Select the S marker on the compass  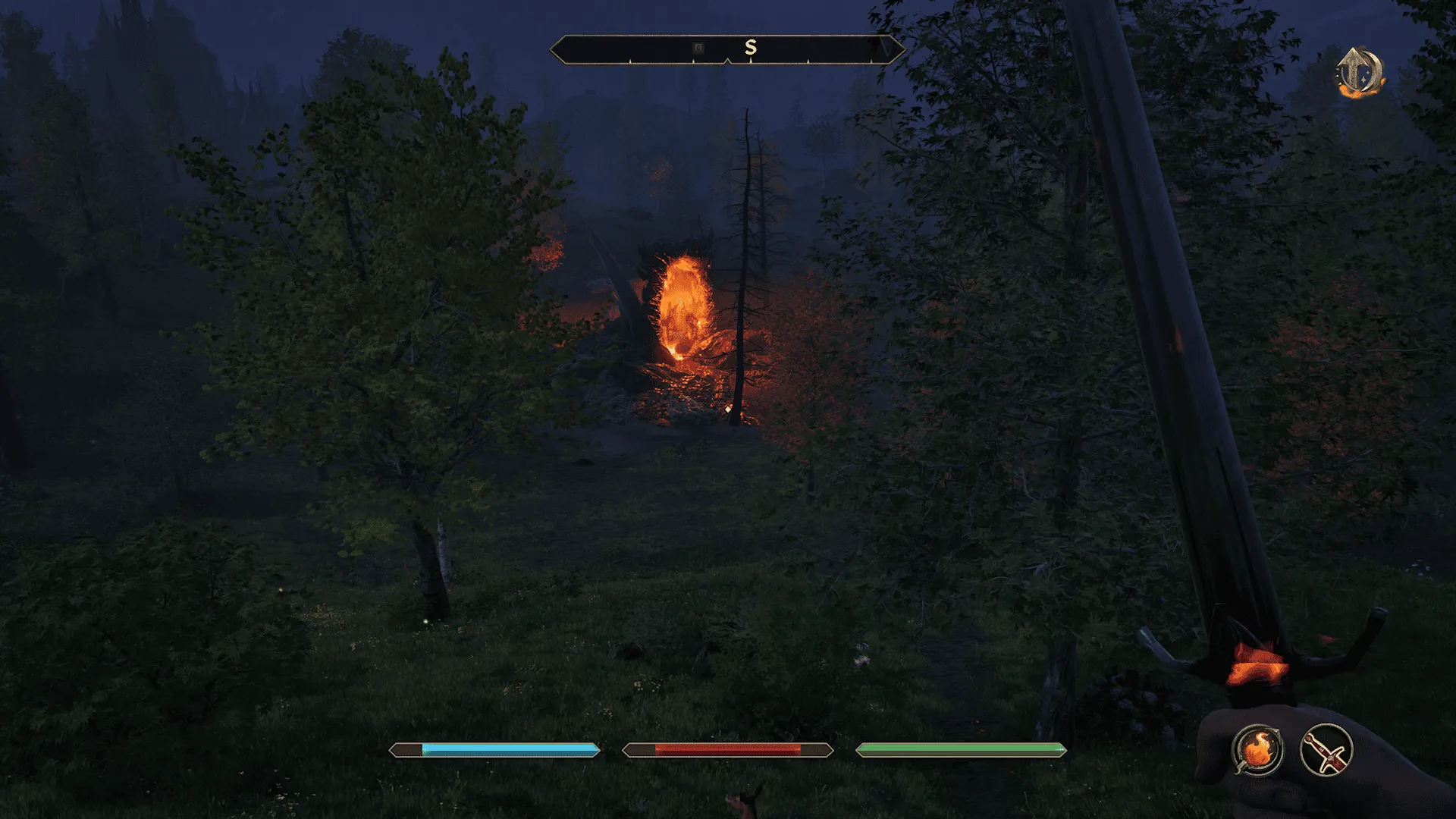tap(751, 46)
